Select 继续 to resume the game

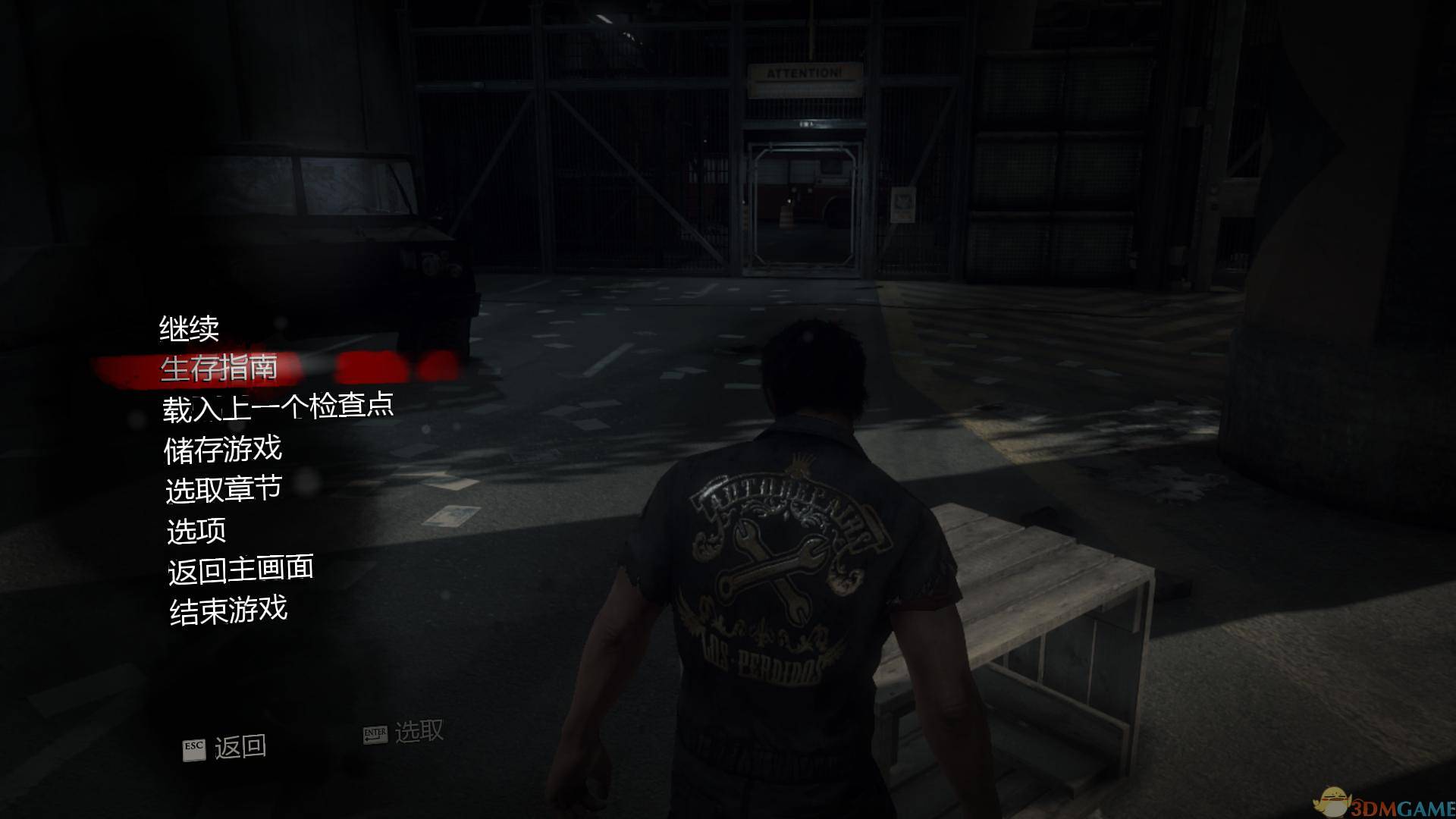[x=189, y=328]
